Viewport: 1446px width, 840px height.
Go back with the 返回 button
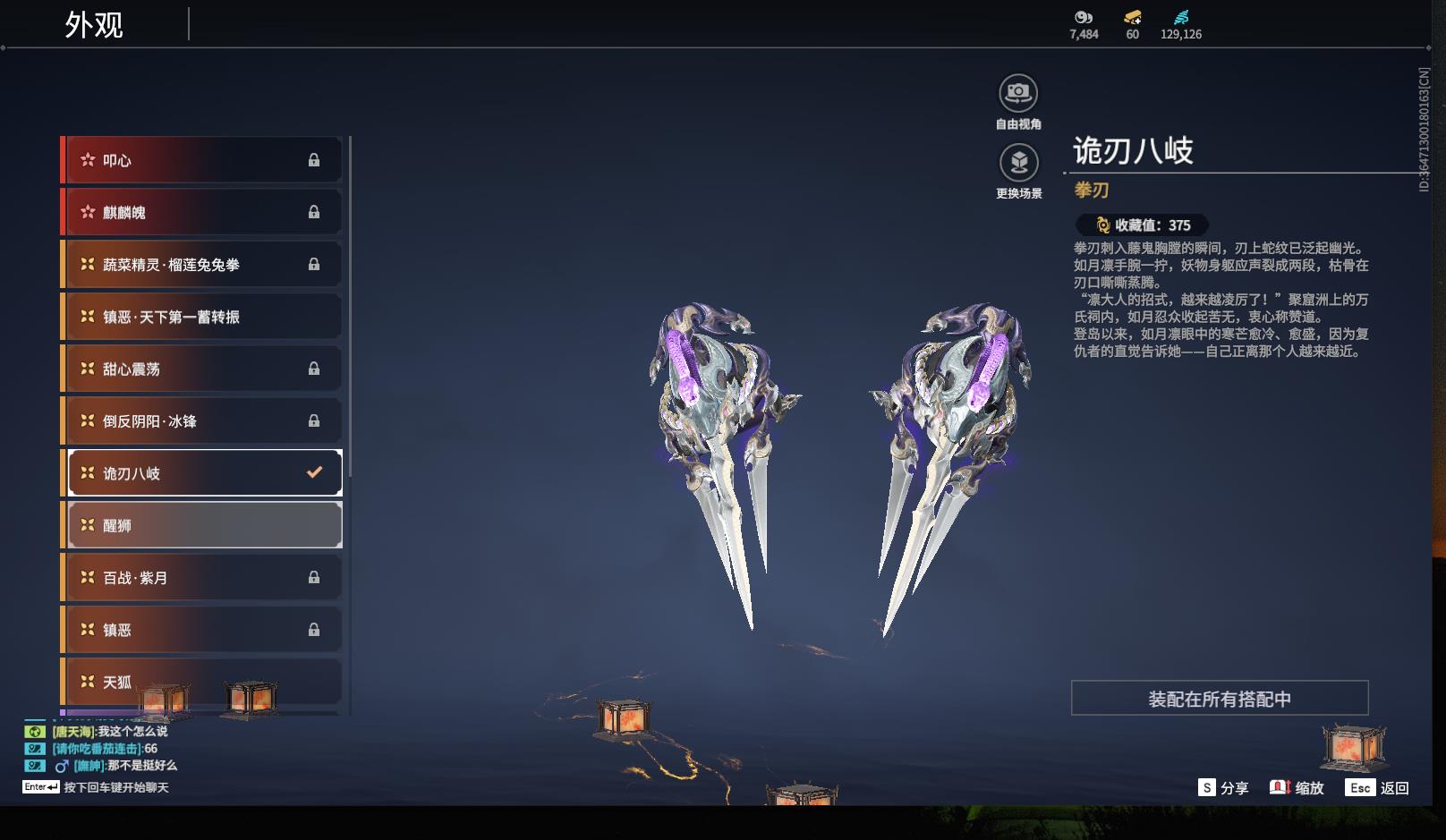pyautogui.click(x=1379, y=788)
